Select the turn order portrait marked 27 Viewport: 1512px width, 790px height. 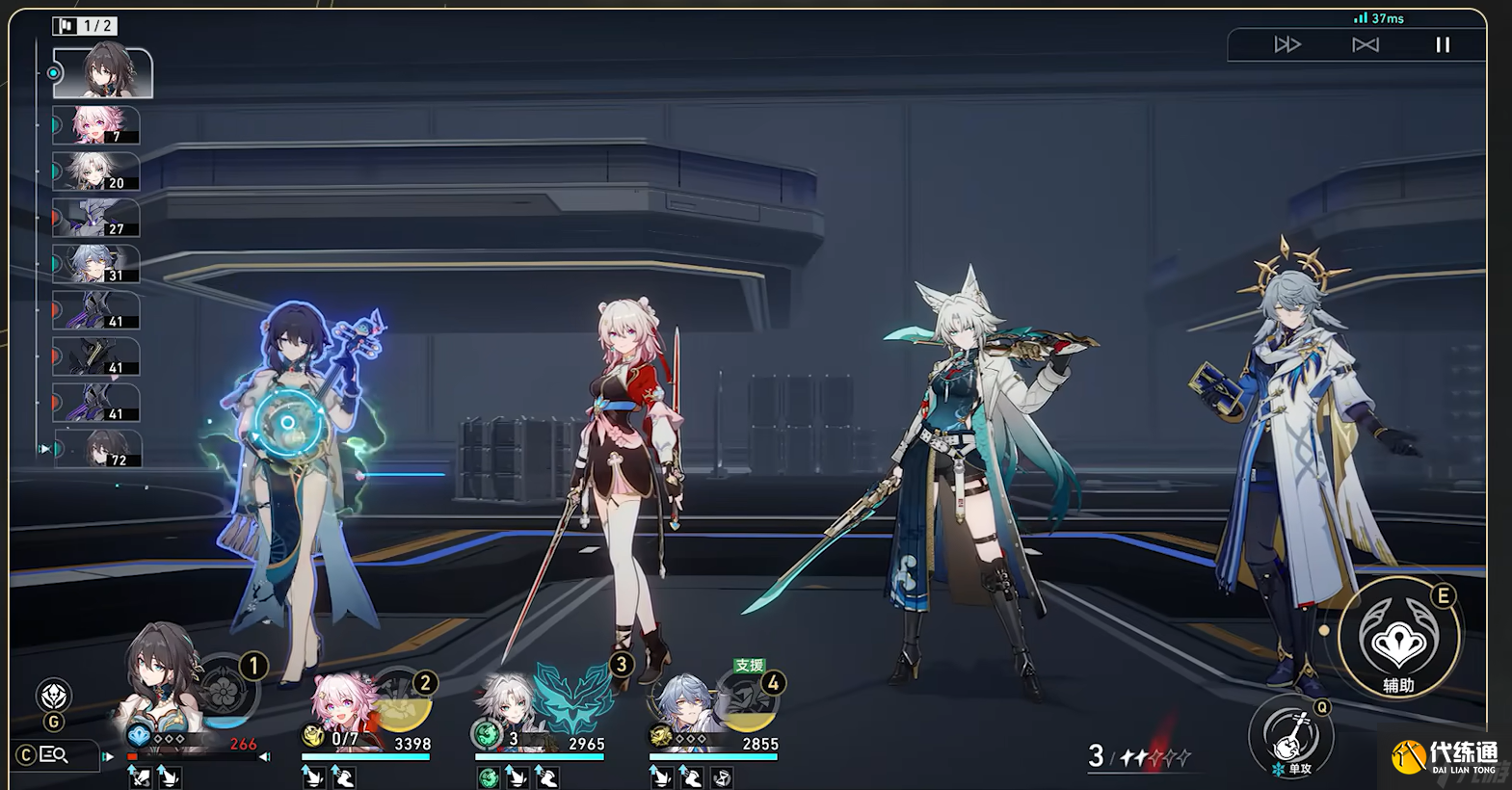pos(96,218)
